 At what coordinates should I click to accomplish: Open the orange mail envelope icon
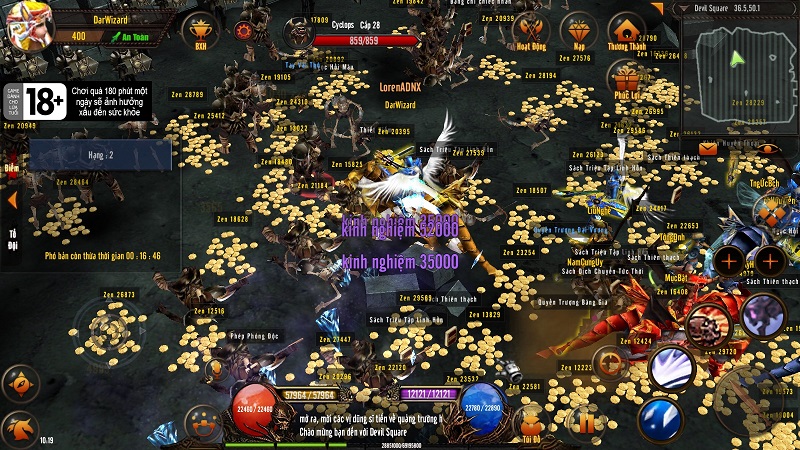click(708, 148)
